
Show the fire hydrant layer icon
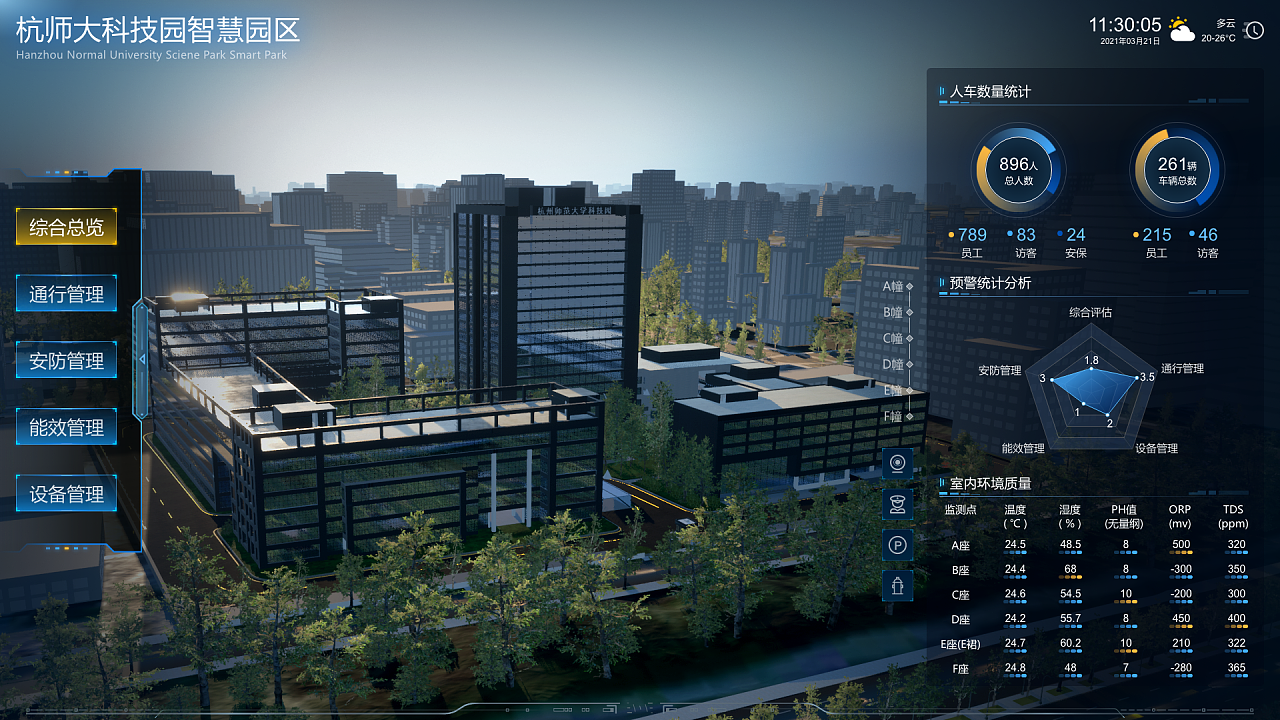pyautogui.click(x=897, y=585)
